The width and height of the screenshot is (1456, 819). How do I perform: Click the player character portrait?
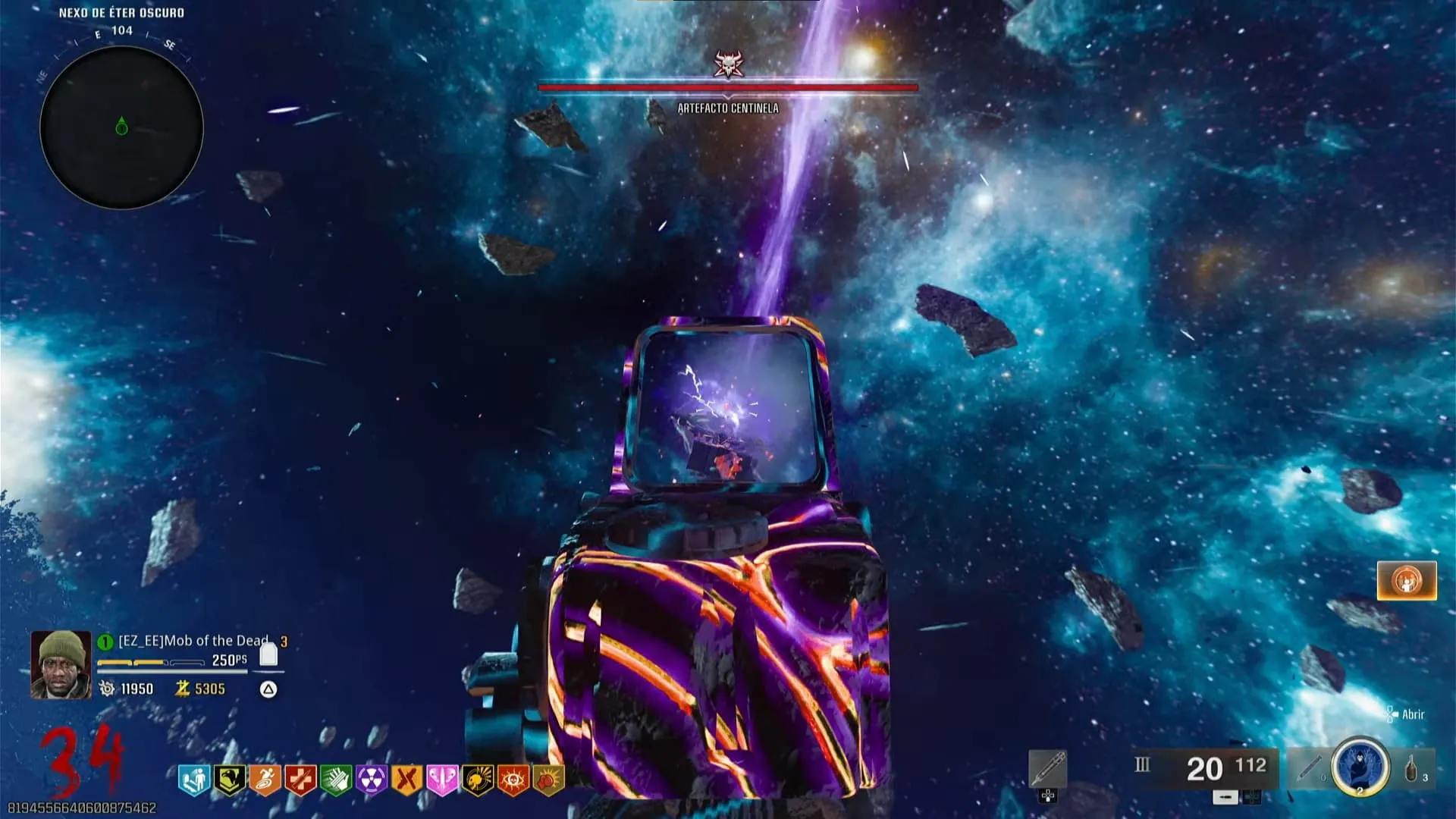point(61,664)
